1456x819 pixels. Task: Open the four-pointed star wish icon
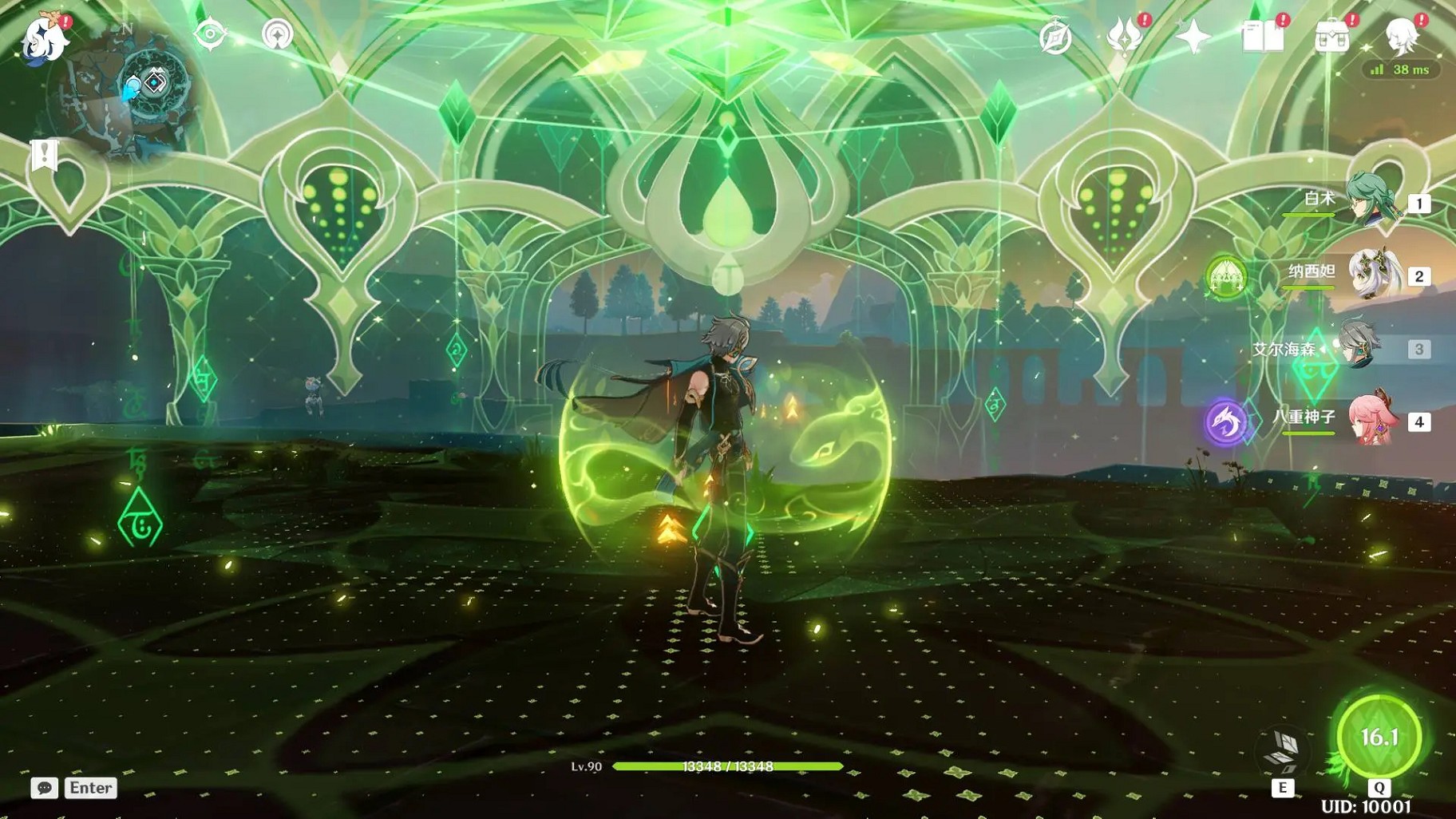coord(1193,37)
